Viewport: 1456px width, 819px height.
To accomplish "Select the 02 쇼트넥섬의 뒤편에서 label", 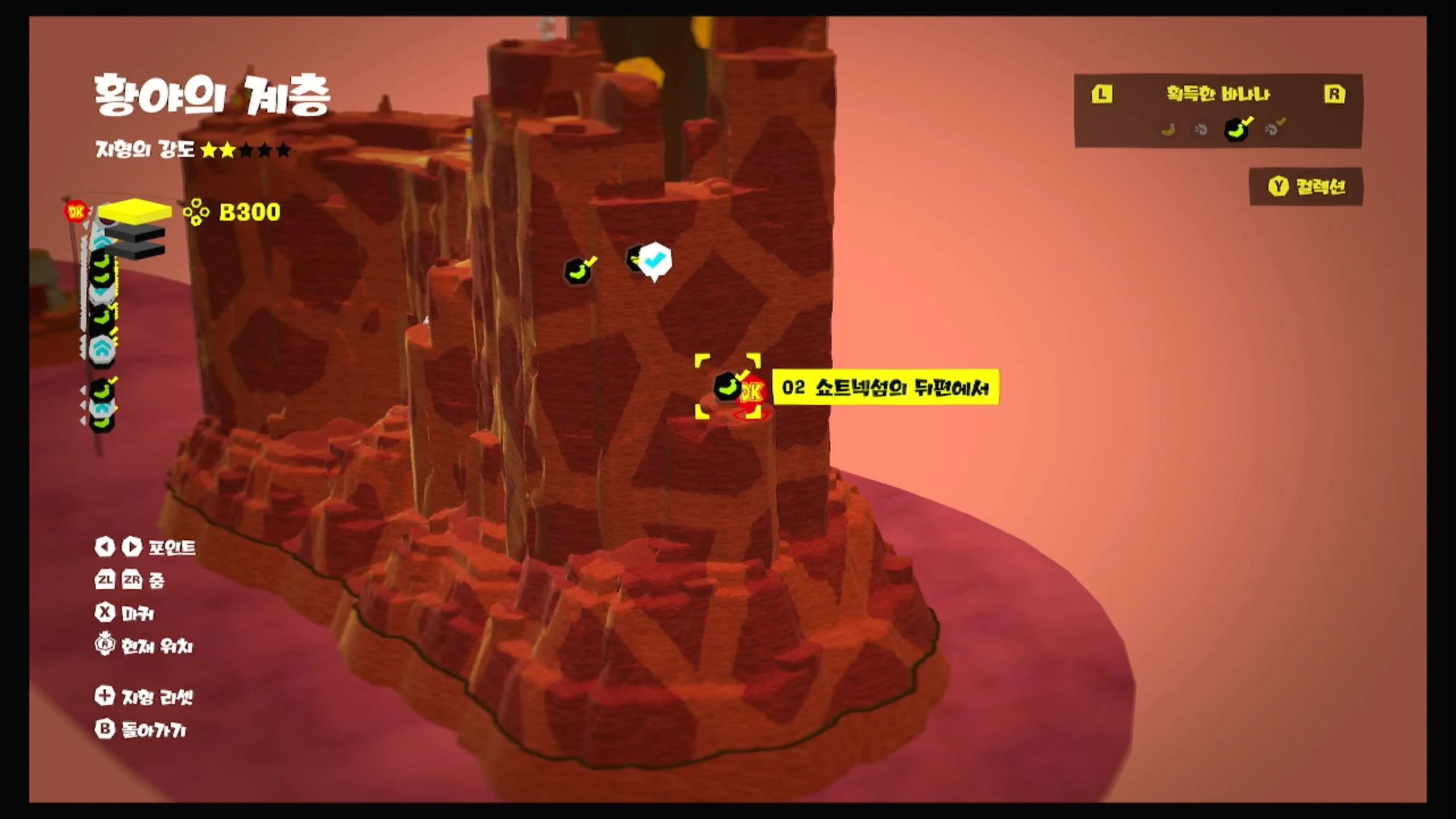I will (885, 388).
